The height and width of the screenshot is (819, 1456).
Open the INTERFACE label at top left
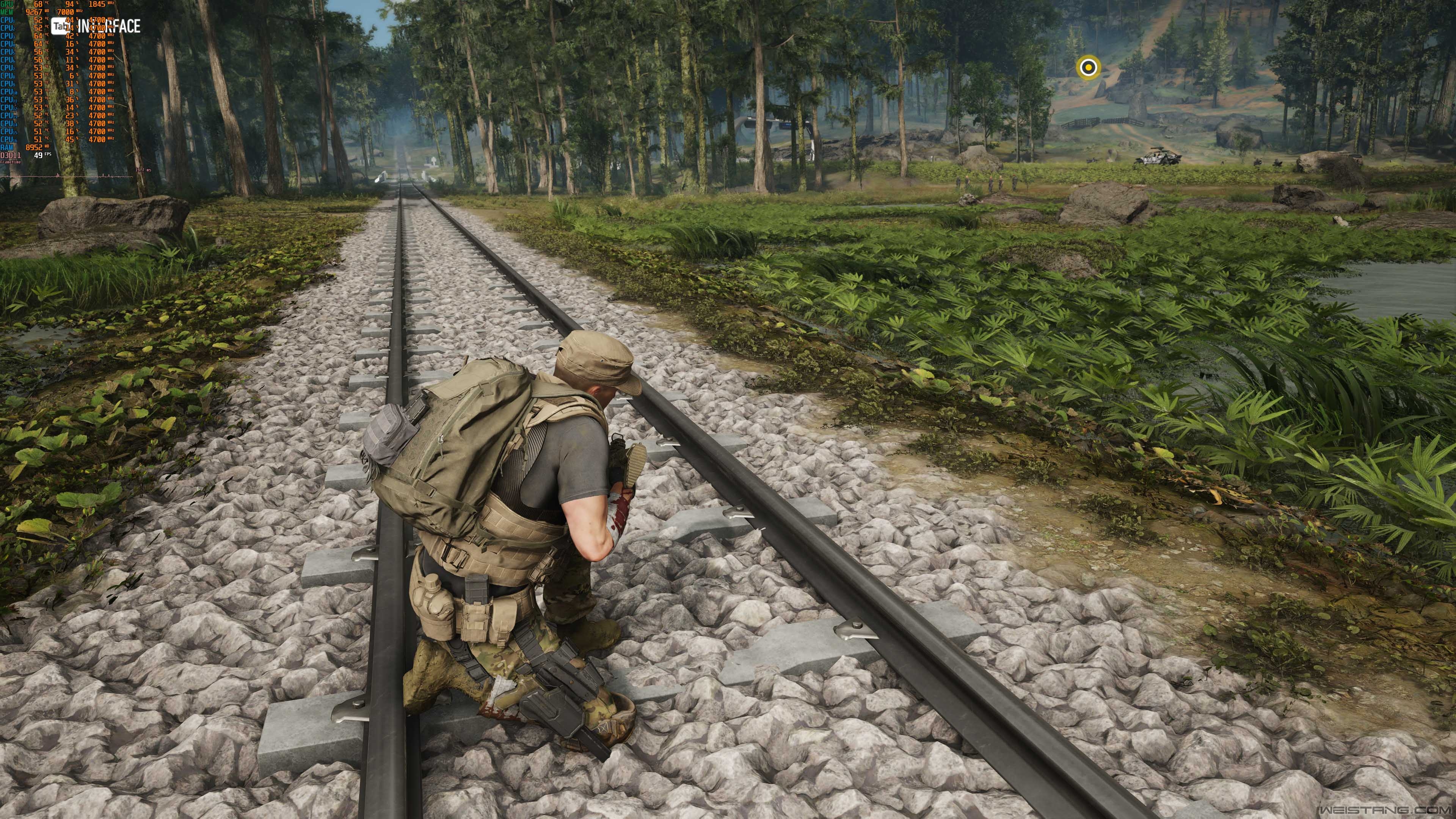(x=108, y=26)
